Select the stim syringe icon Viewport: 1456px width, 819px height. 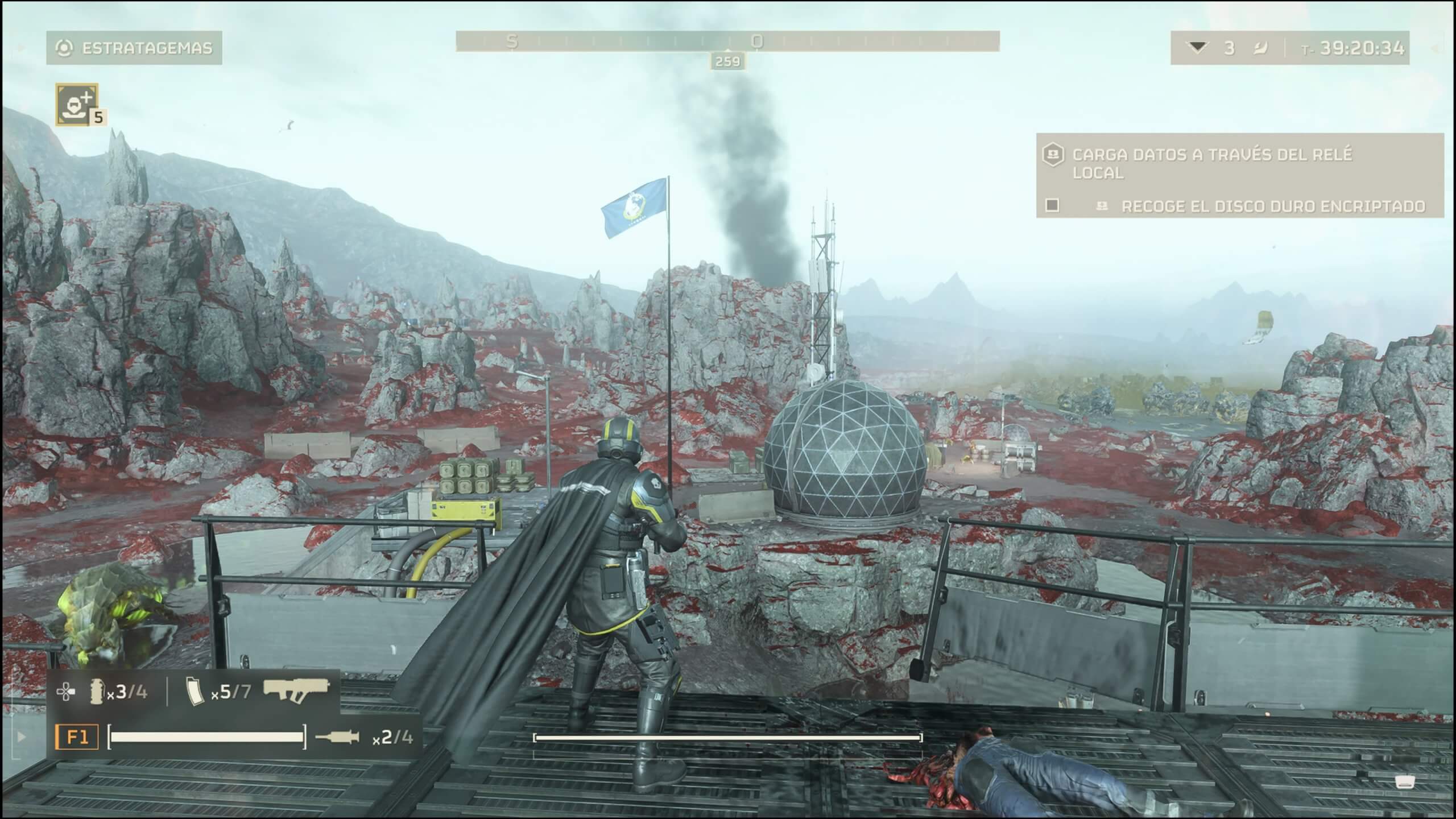(x=337, y=737)
